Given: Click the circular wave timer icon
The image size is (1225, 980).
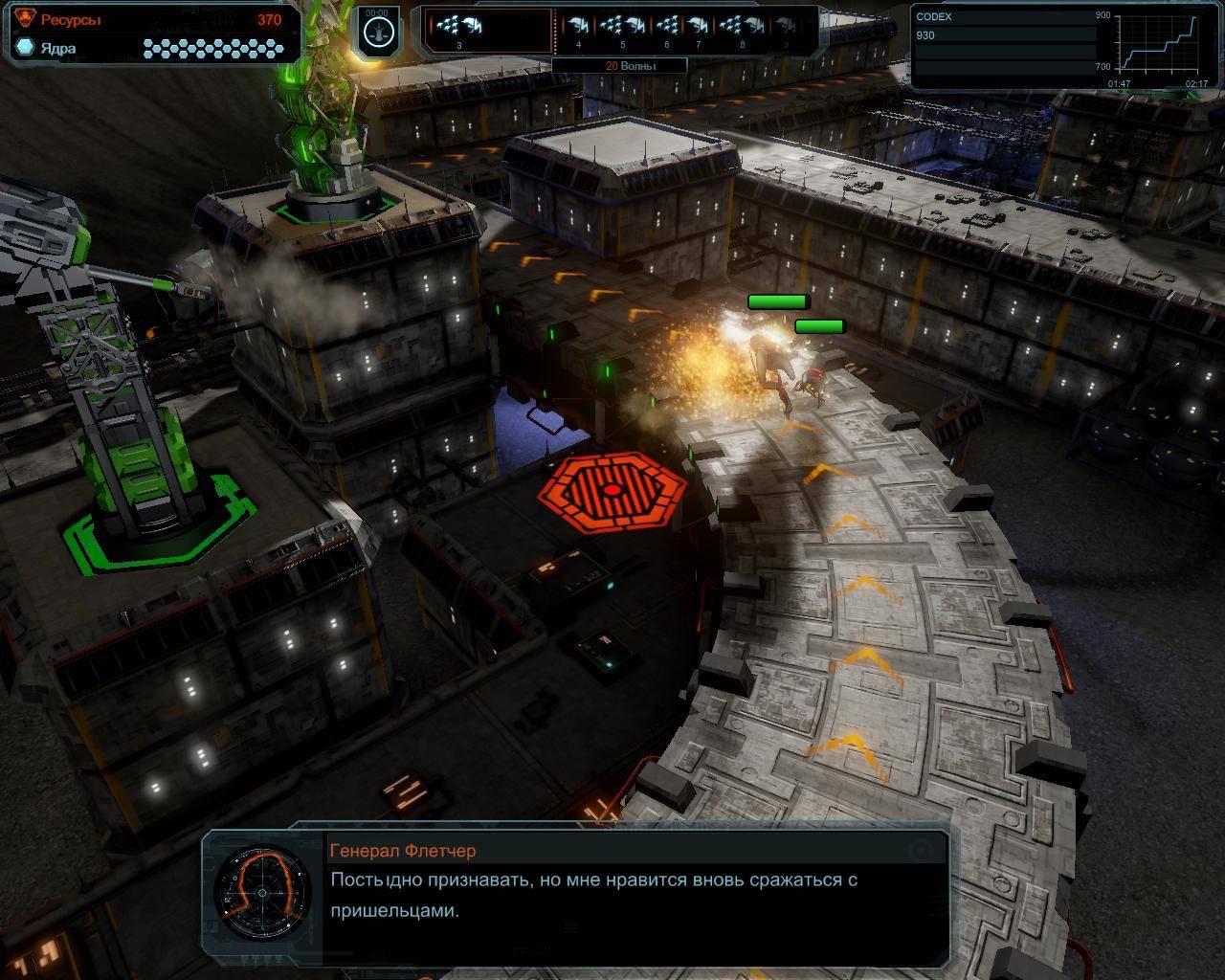Looking at the screenshot, I should tap(377, 32).
